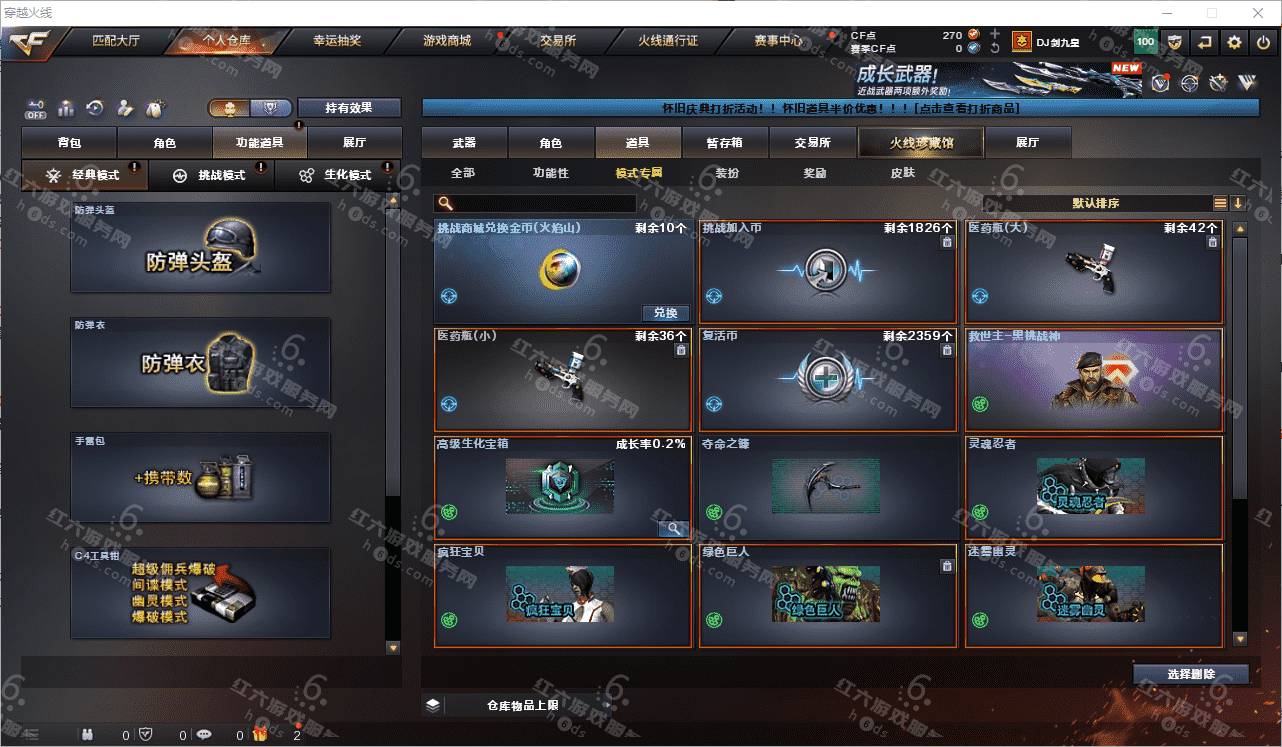Viewport: 1282px width, 747px height.
Task: Go to the 游戏商城 game shop
Action: click(x=446, y=41)
